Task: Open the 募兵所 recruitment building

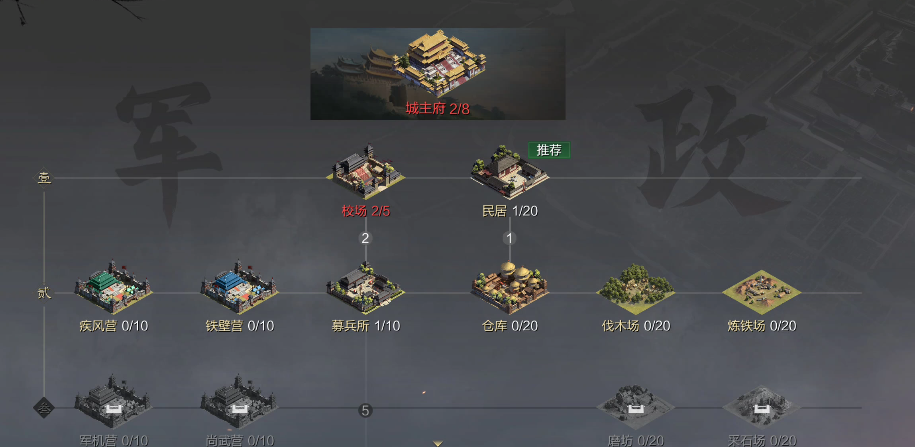Action: pos(365,288)
